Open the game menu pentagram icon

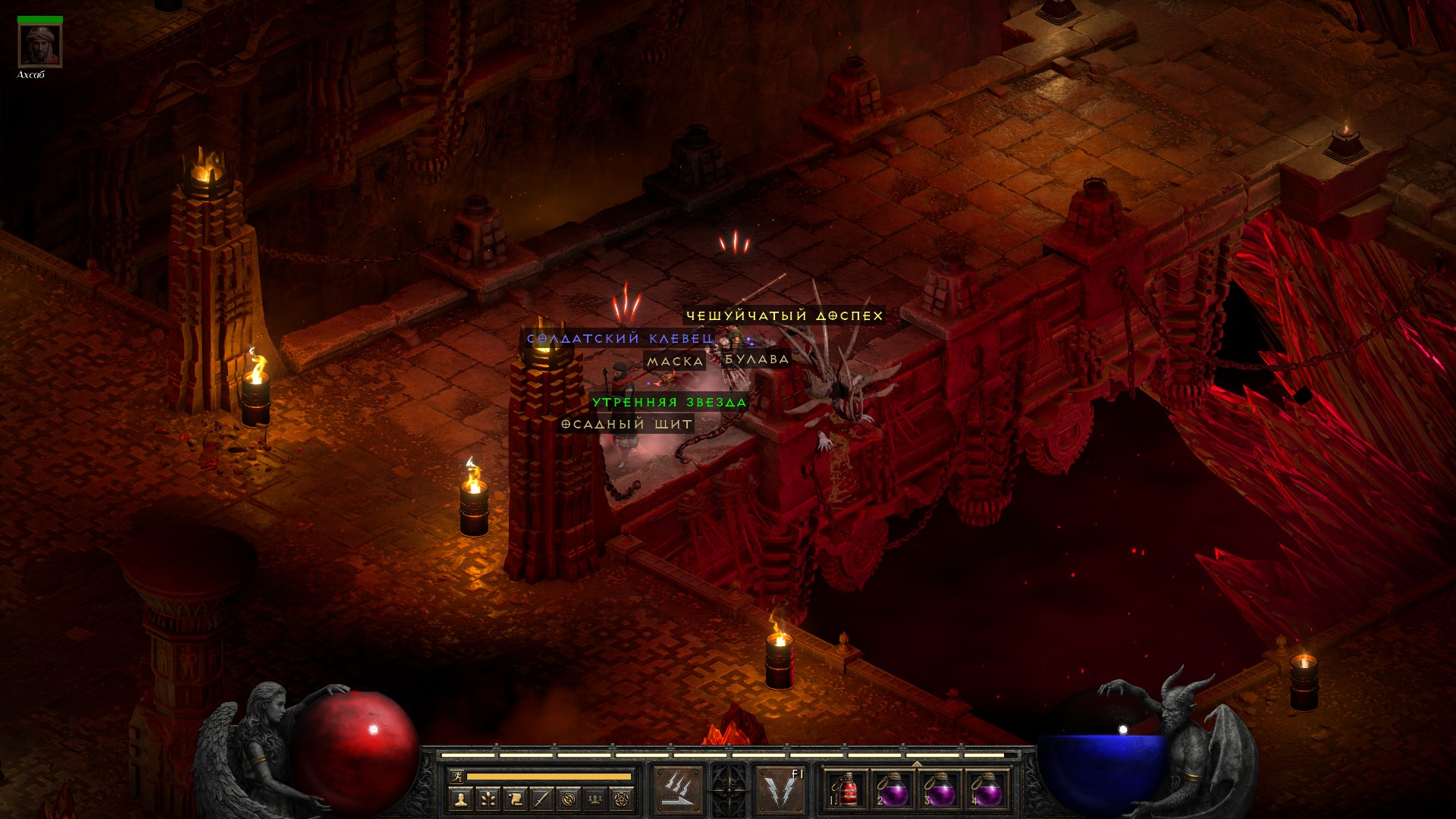(x=622, y=799)
